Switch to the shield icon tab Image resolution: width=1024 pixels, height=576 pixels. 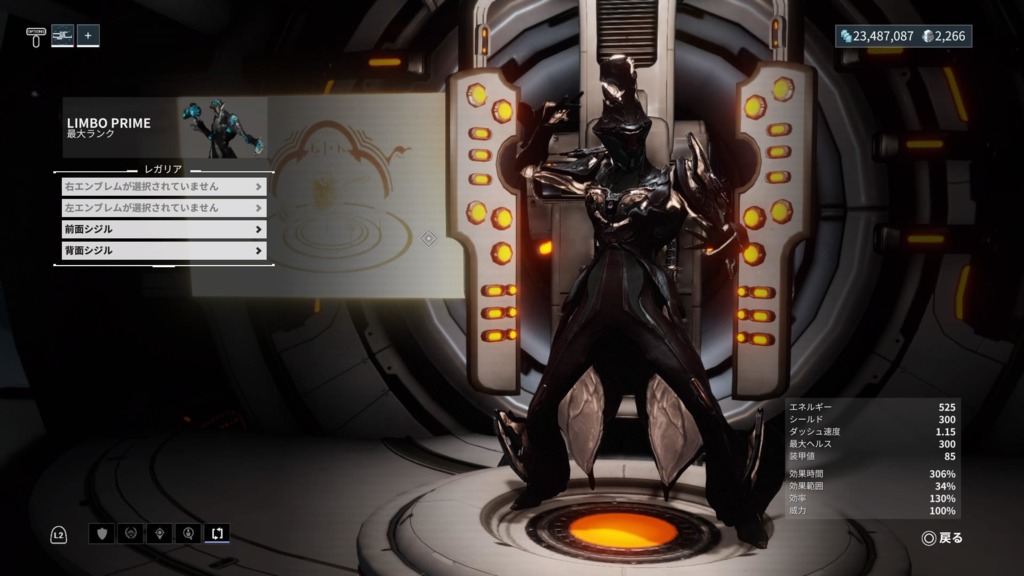click(x=101, y=533)
